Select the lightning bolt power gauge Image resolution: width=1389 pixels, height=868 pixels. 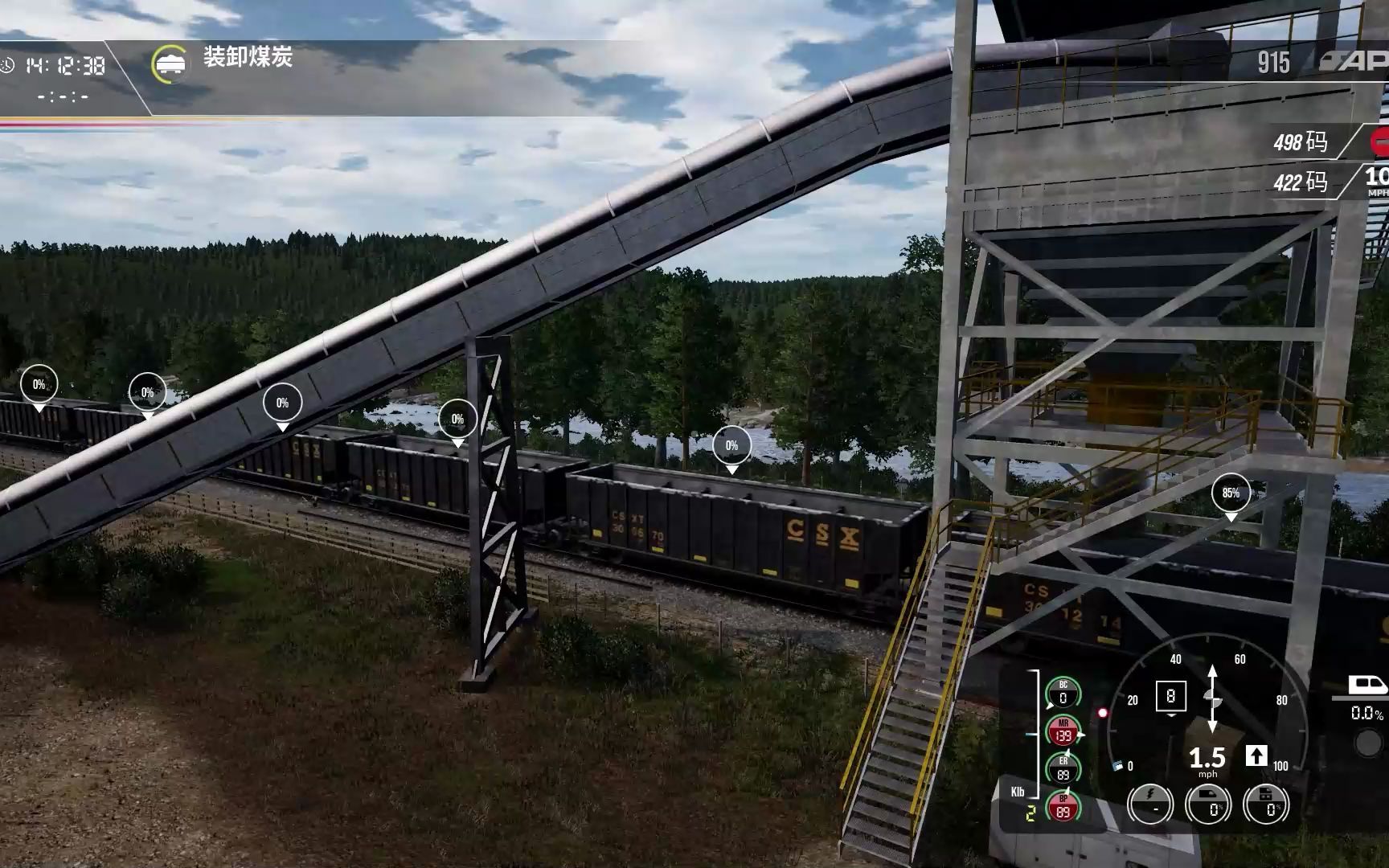point(1150,804)
